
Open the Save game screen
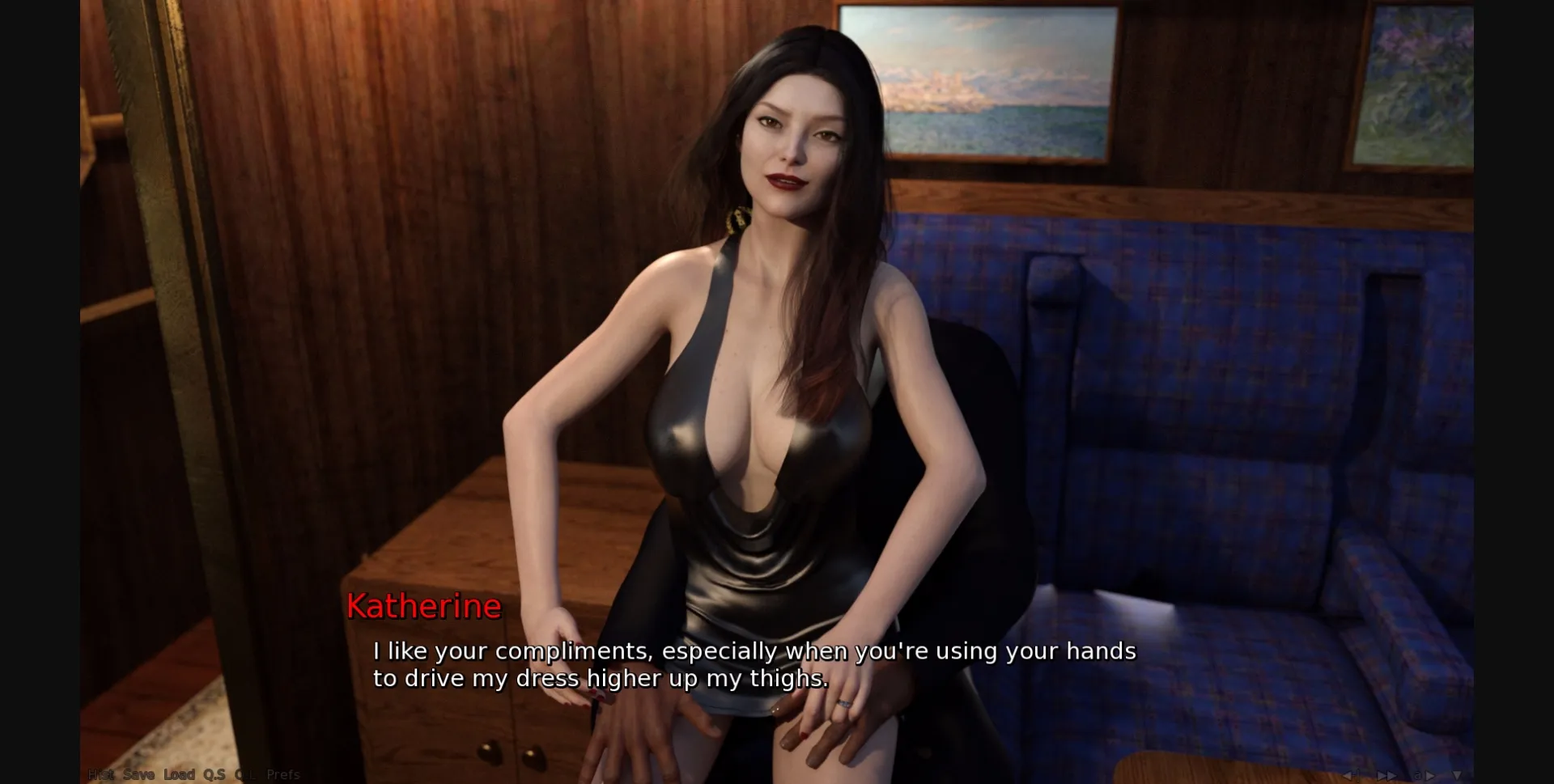coord(138,774)
